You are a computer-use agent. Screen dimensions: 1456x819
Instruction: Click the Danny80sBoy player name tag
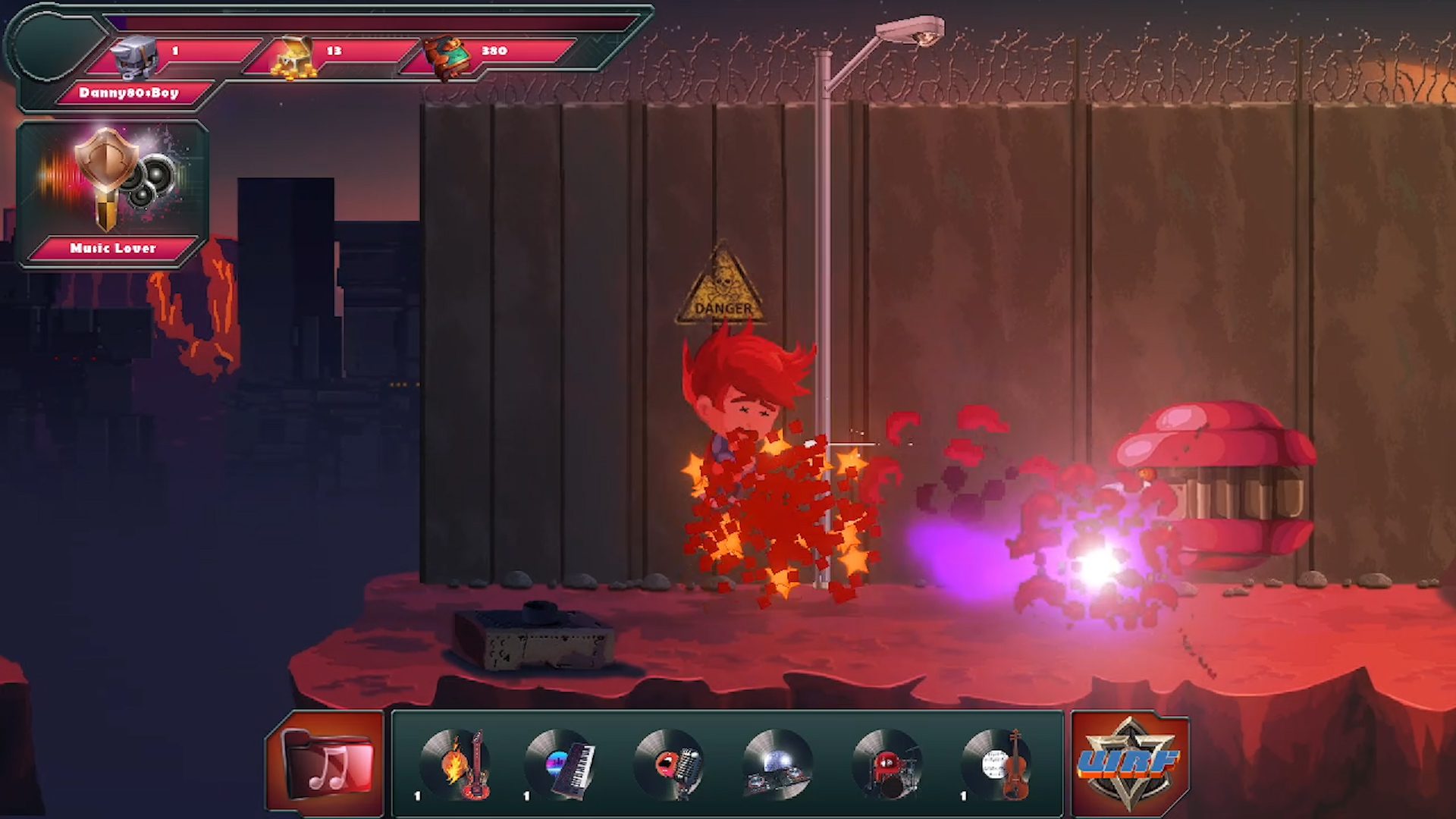pyautogui.click(x=129, y=93)
